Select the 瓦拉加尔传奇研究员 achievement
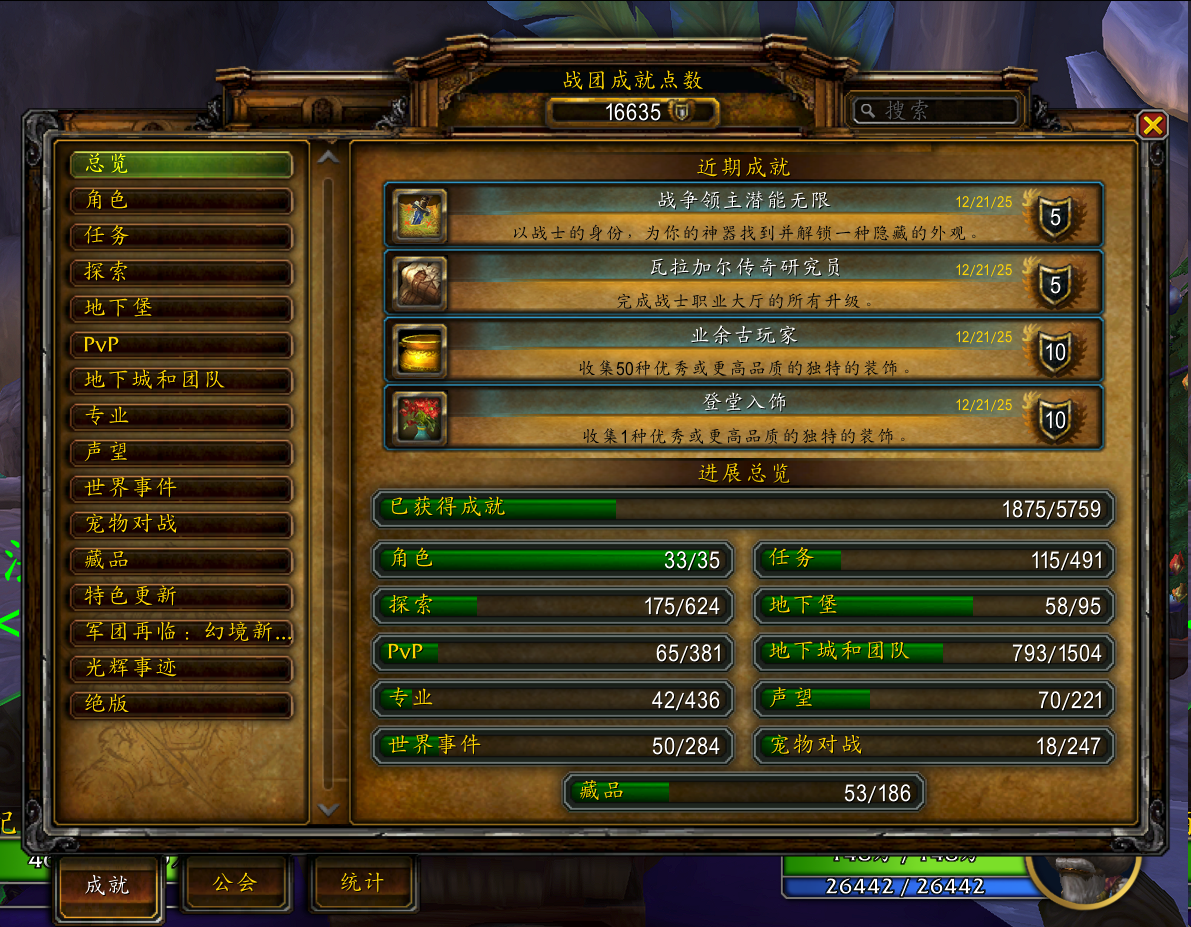1191x927 pixels. pyautogui.click(x=743, y=283)
